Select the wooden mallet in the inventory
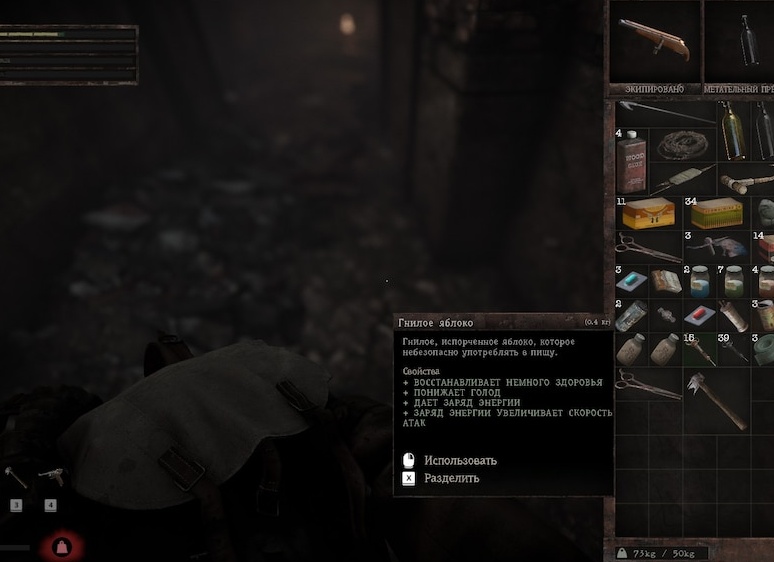The width and height of the screenshot is (774, 562). point(740,182)
